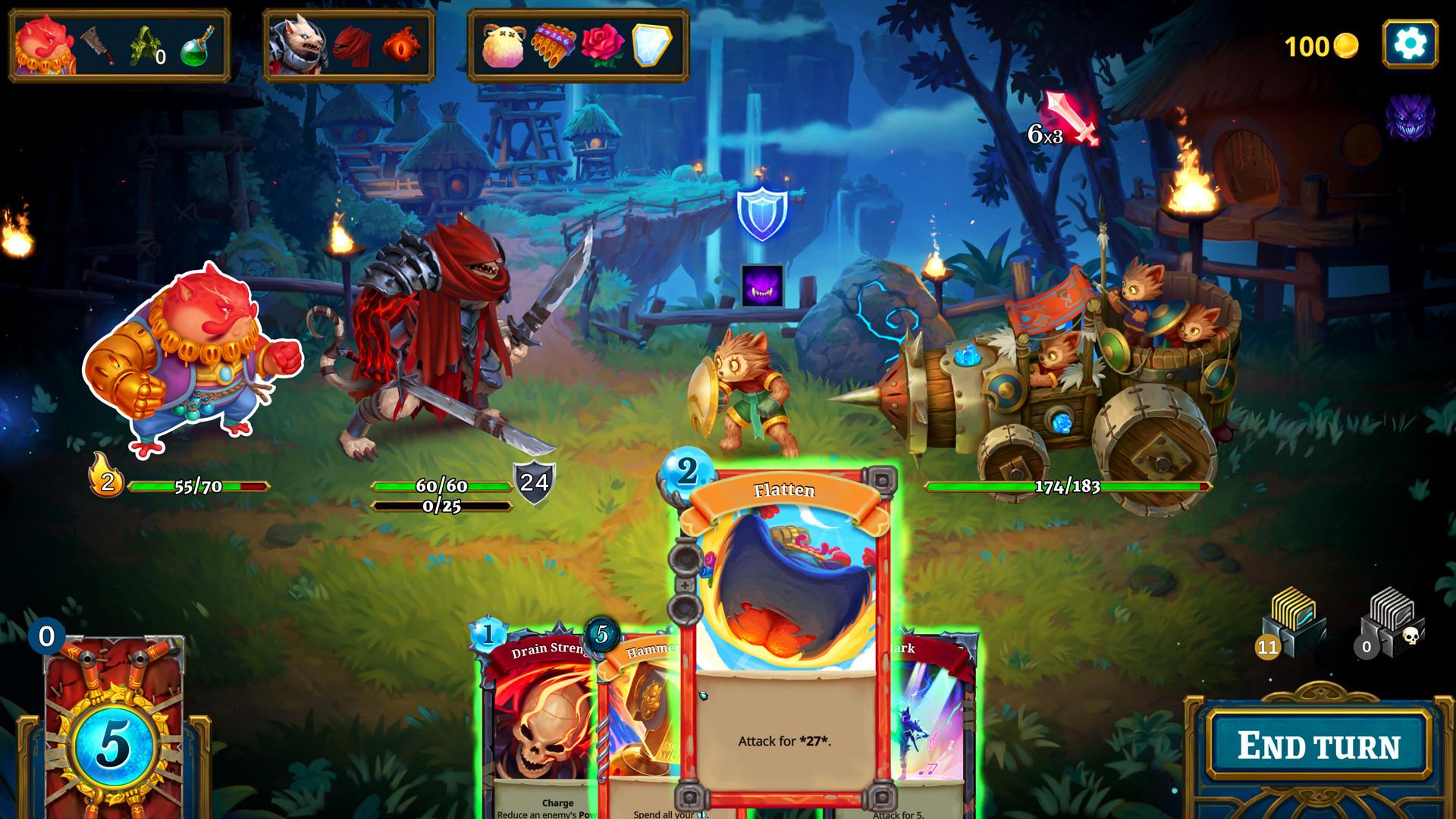Viewport: 1456px width, 819px height.
Task: Click the flaming eye relic icon
Action: point(402,45)
